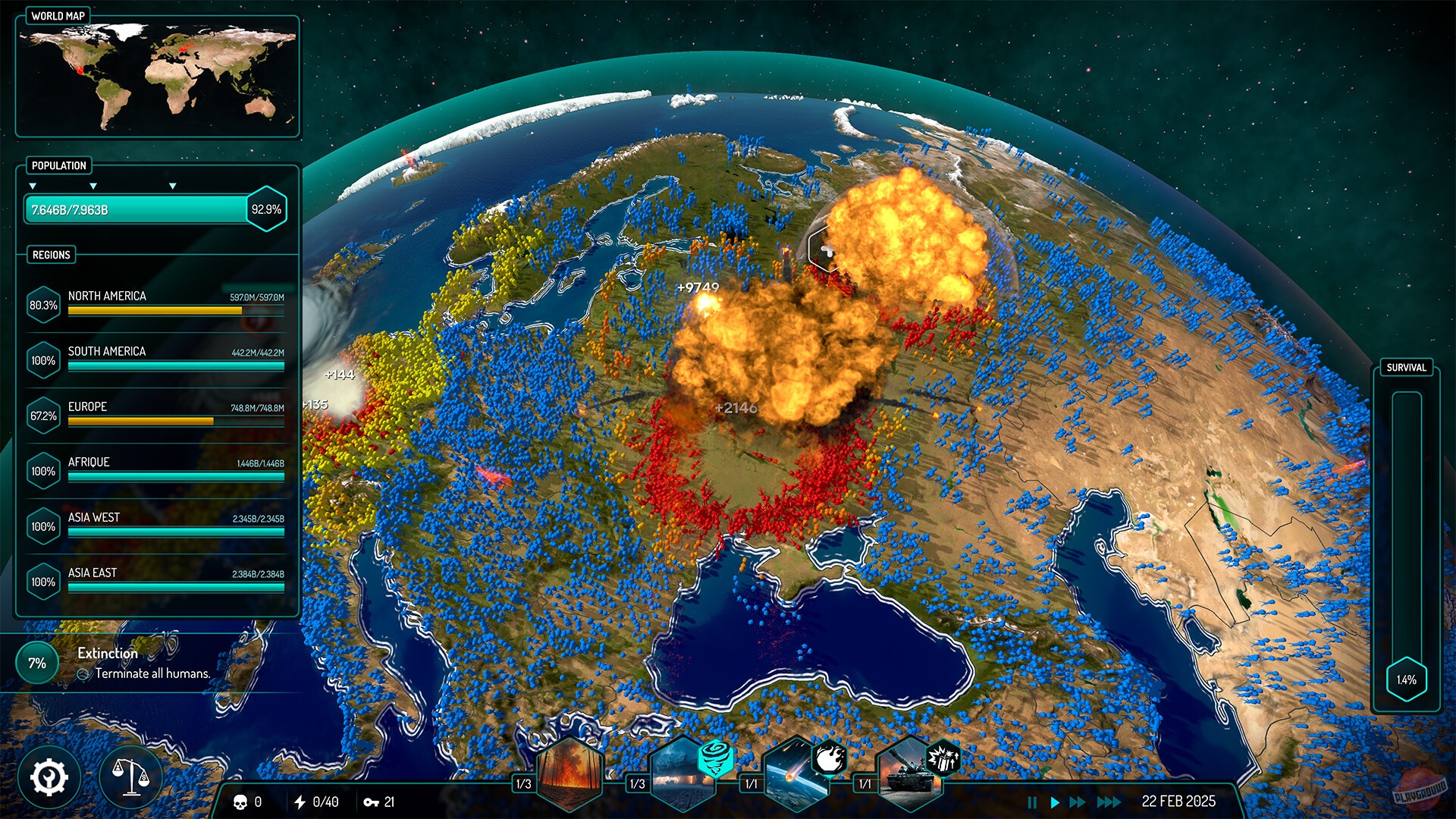Select the REGIONS panel header

click(x=50, y=256)
